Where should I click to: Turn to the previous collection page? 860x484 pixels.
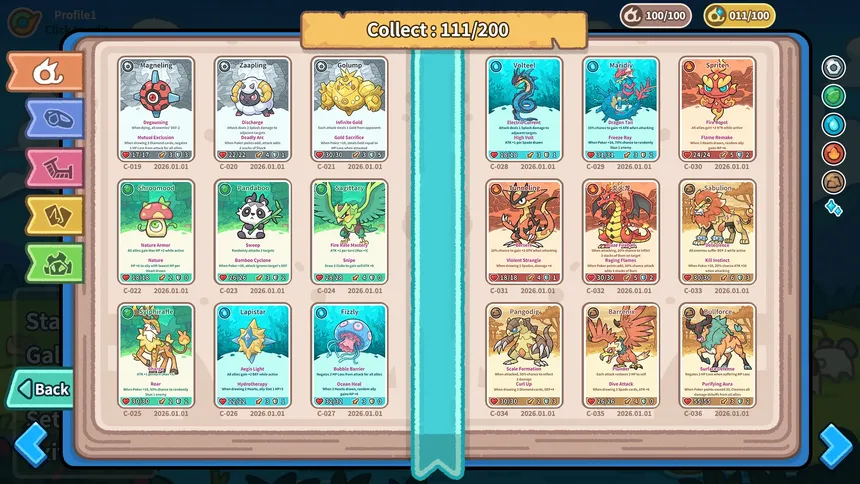point(30,444)
